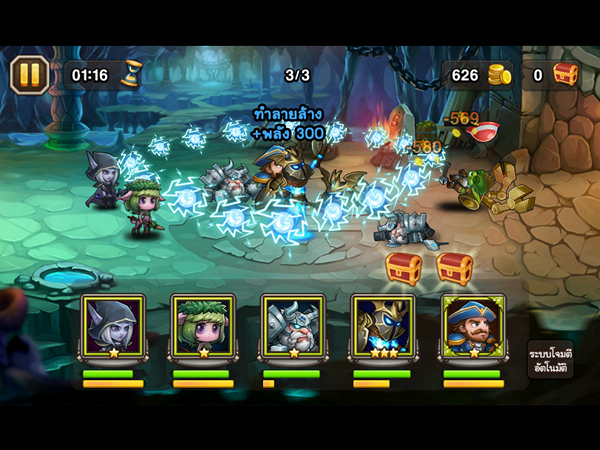600x450 pixels.
Task: Pause the battle with the pause button
Action: pyautogui.click(x=30, y=74)
